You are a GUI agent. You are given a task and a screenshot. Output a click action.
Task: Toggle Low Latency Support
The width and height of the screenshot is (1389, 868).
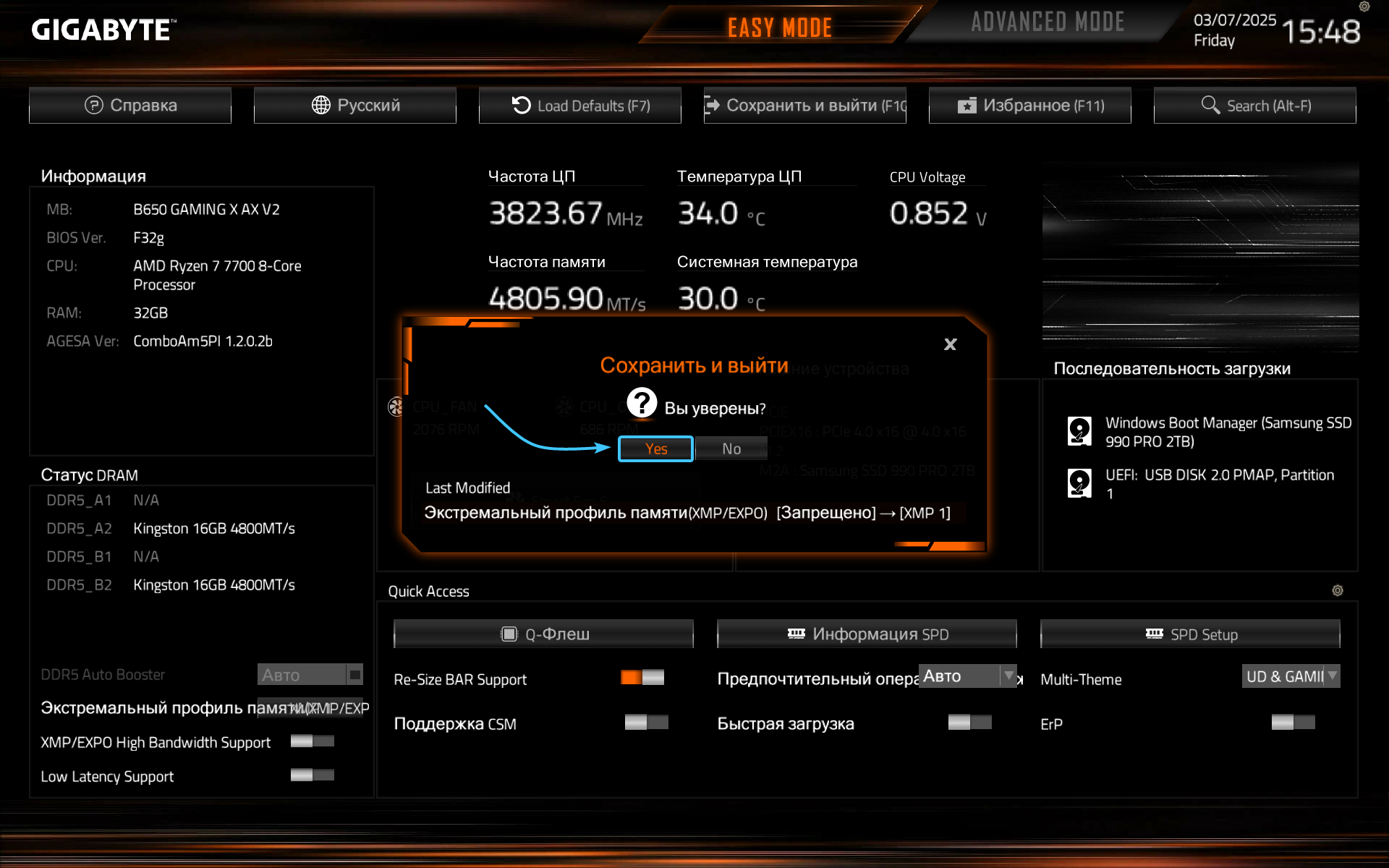click(x=312, y=775)
